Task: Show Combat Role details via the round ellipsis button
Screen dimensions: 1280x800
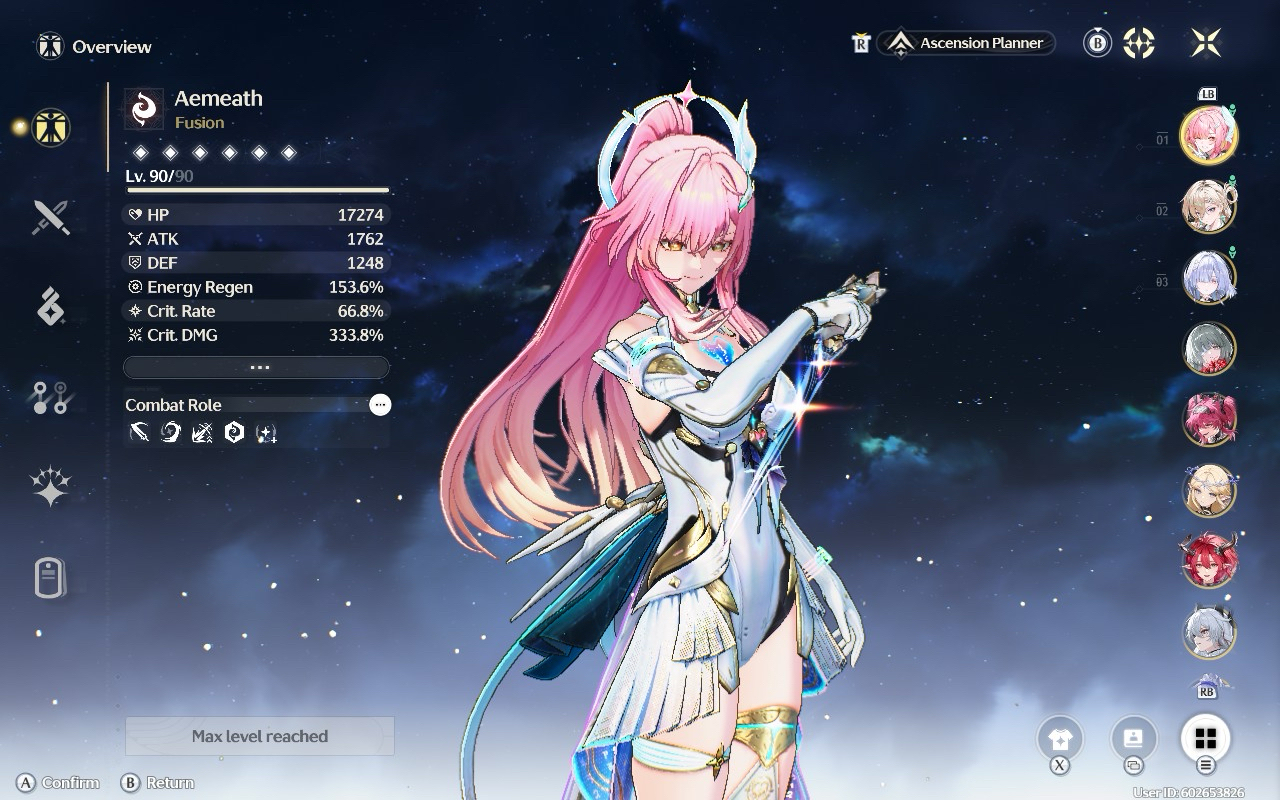Action: pos(380,405)
